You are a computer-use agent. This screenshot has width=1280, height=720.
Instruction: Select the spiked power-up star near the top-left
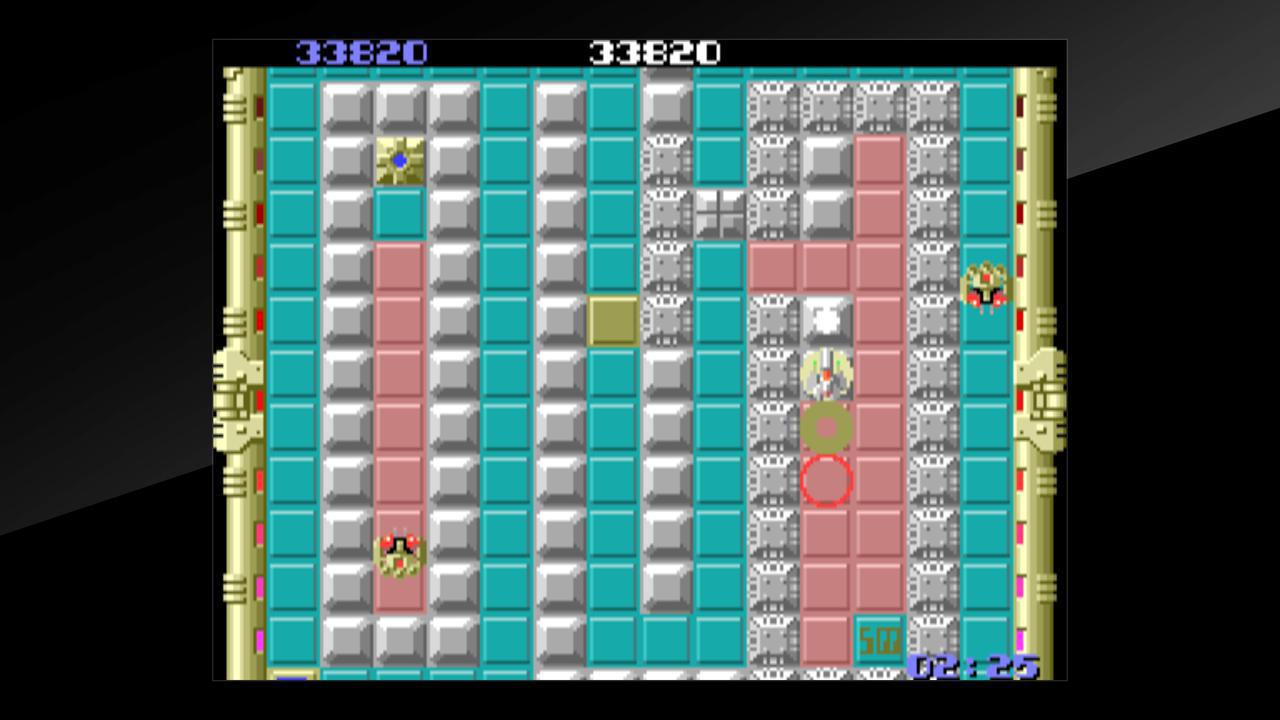pyautogui.click(x=398, y=158)
